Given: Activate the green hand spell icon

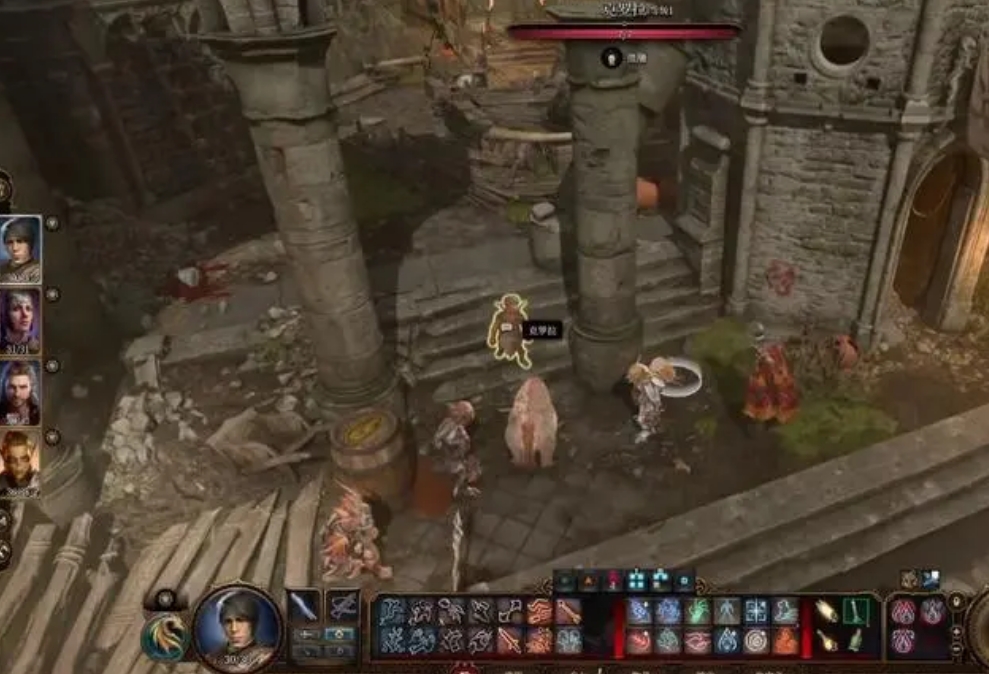Looking at the screenshot, I should (698, 611).
